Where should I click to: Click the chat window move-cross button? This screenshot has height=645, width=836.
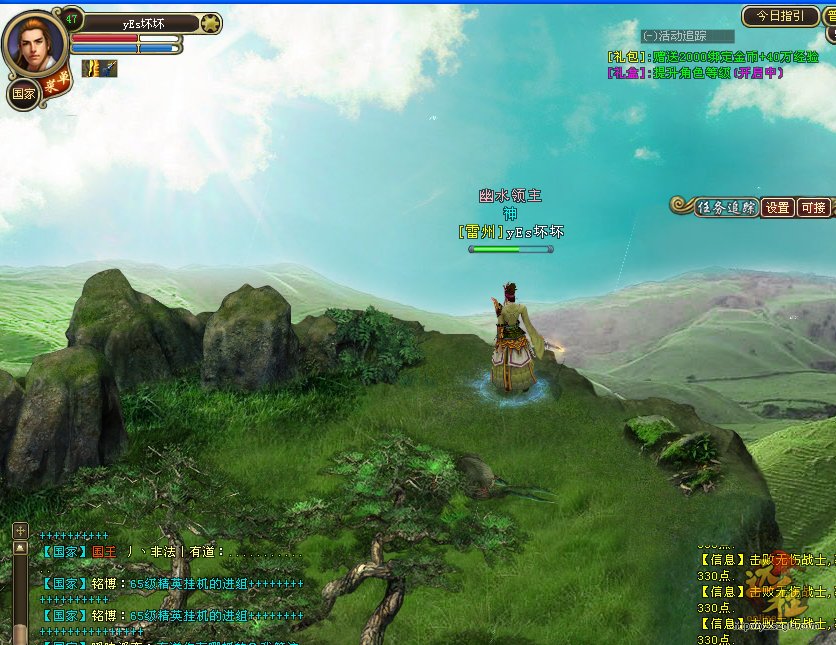click(20, 530)
